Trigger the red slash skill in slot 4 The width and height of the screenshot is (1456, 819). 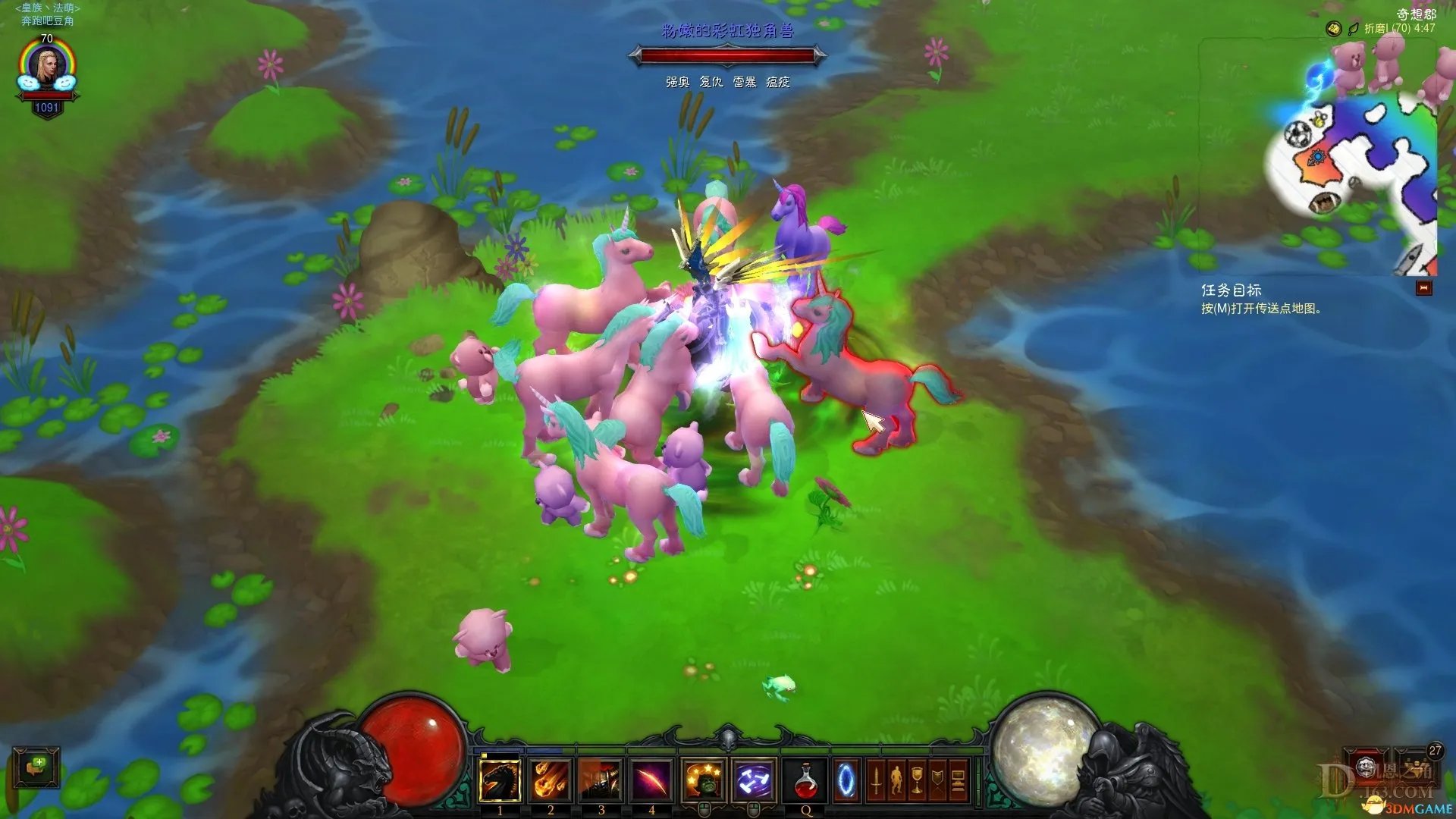651,780
